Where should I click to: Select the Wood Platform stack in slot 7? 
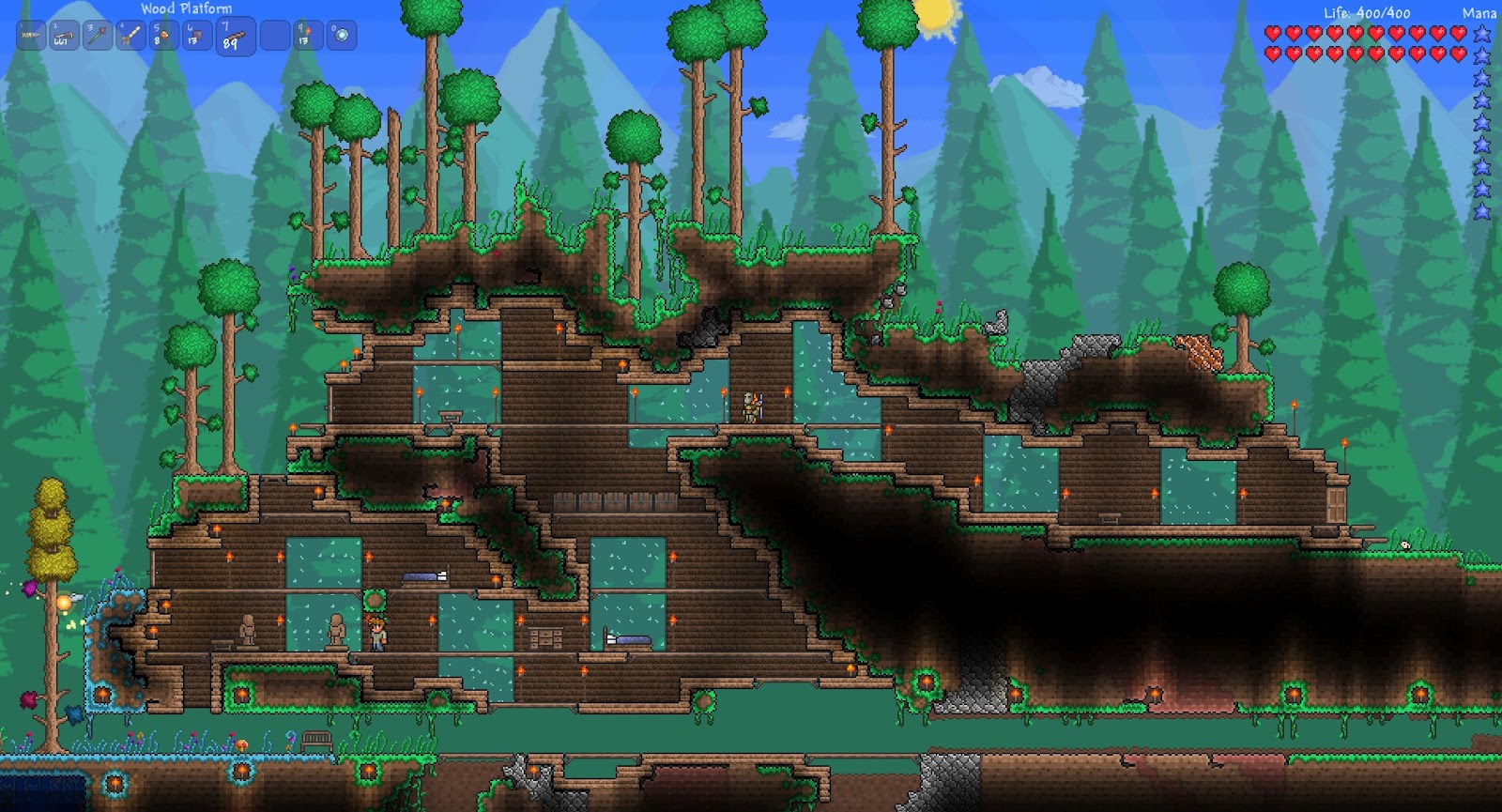point(235,35)
